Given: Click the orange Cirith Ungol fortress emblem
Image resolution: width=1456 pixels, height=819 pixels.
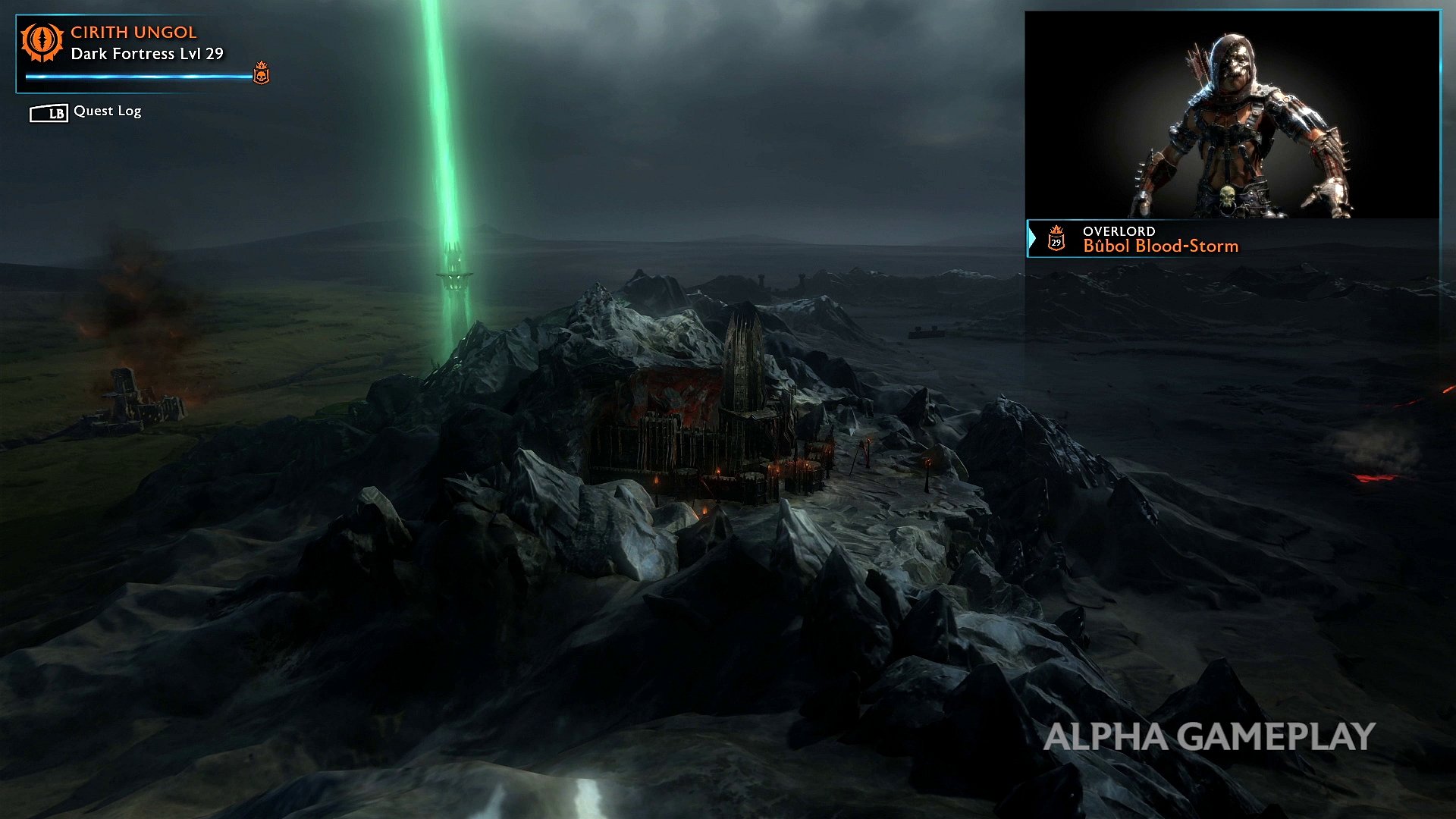Looking at the screenshot, I should point(42,42).
